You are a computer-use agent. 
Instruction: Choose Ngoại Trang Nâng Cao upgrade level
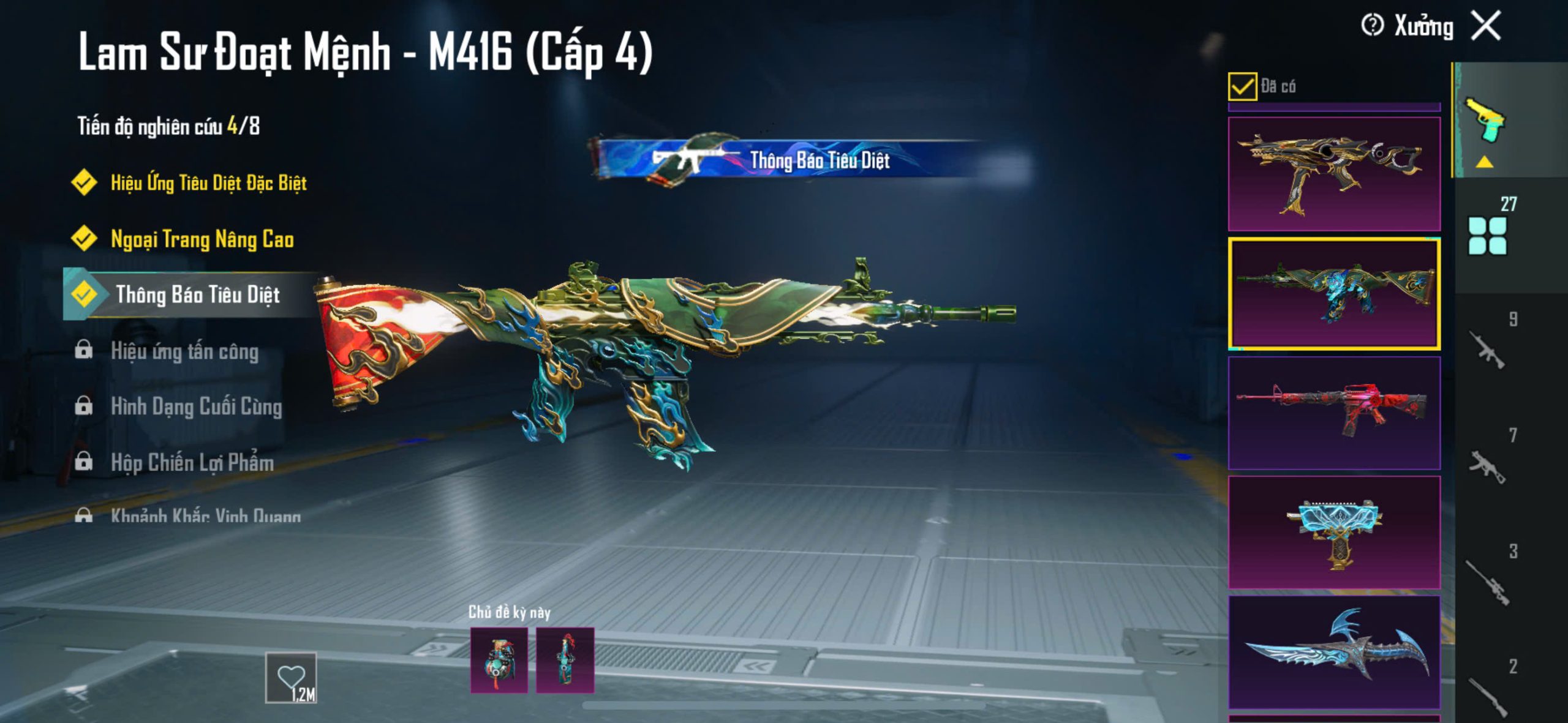(x=202, y=239)
